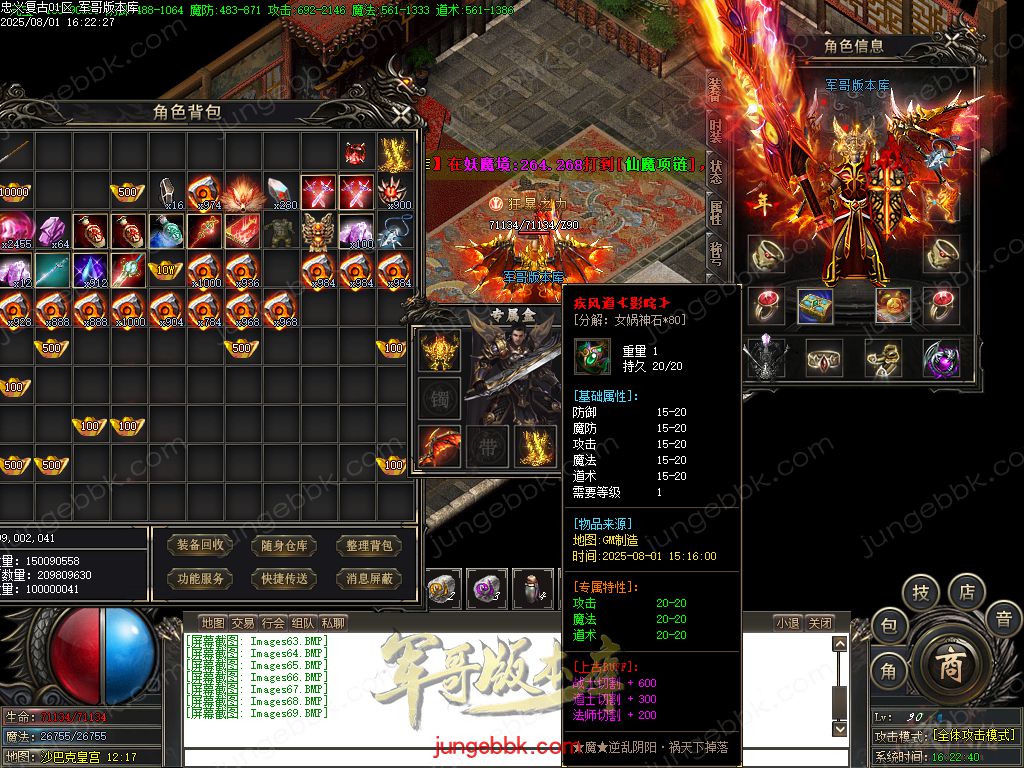Image resolution: width=1024 pixels, height=768 pixels.
Task: Switch to the 时装 costume tab
Action: click(715, 131)
